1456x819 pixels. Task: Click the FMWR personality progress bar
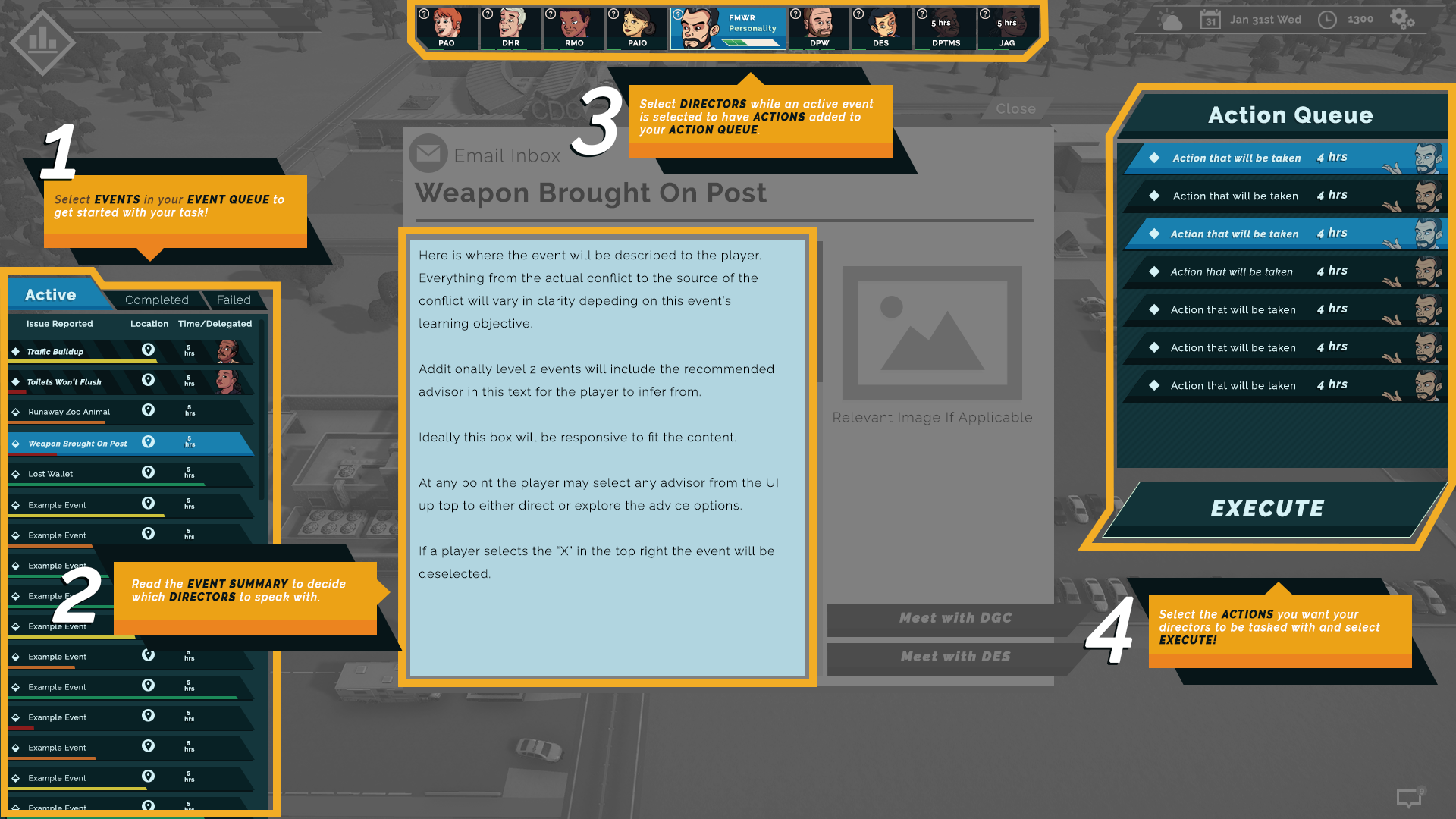coord(752,42)
